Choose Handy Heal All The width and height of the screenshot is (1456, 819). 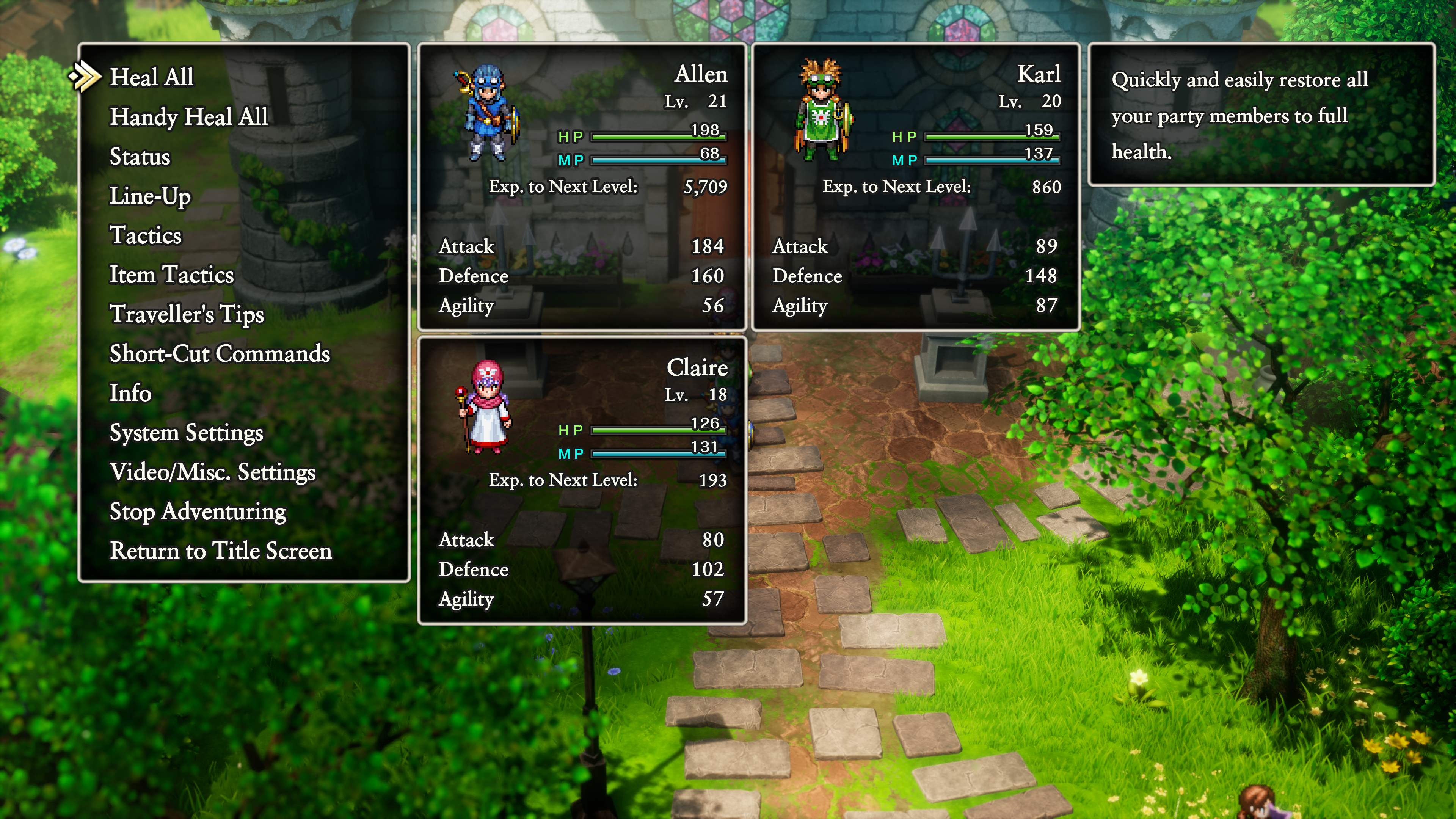(x=189, y=117)
